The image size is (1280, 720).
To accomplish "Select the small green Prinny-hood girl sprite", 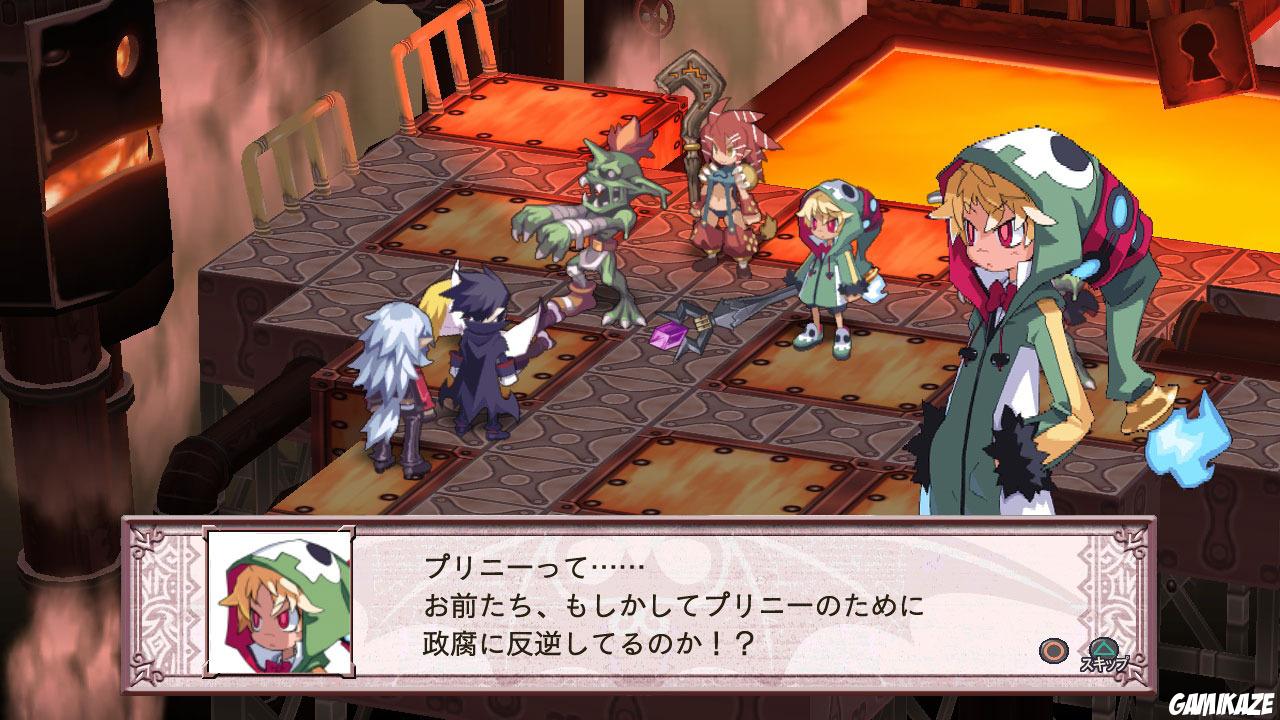I will (825, 260).
